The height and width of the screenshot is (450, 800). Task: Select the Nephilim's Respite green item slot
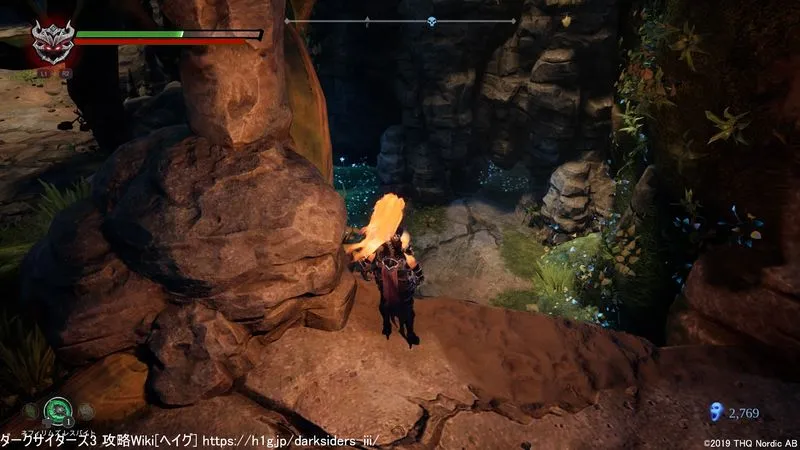pos(59,409)
